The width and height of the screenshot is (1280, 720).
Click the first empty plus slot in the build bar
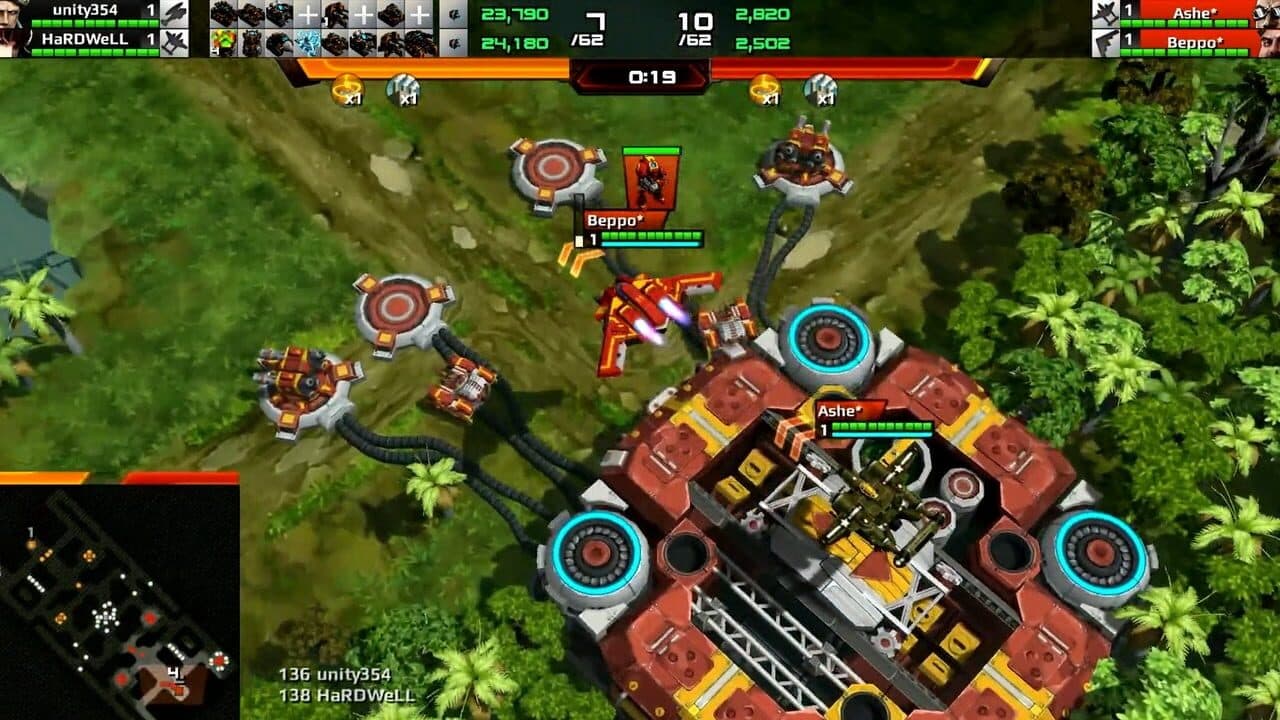307,14
